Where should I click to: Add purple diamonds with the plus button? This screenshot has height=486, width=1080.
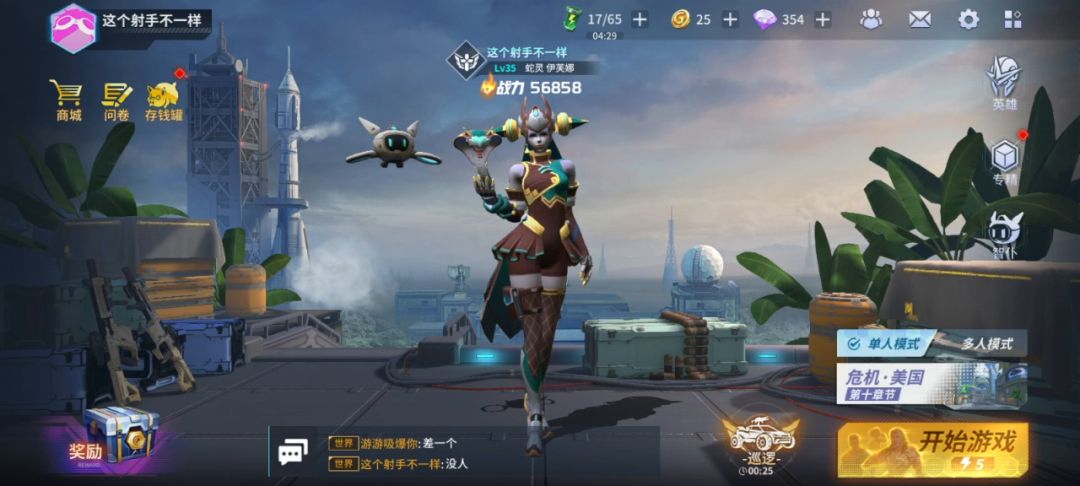(x=822, y=19)
